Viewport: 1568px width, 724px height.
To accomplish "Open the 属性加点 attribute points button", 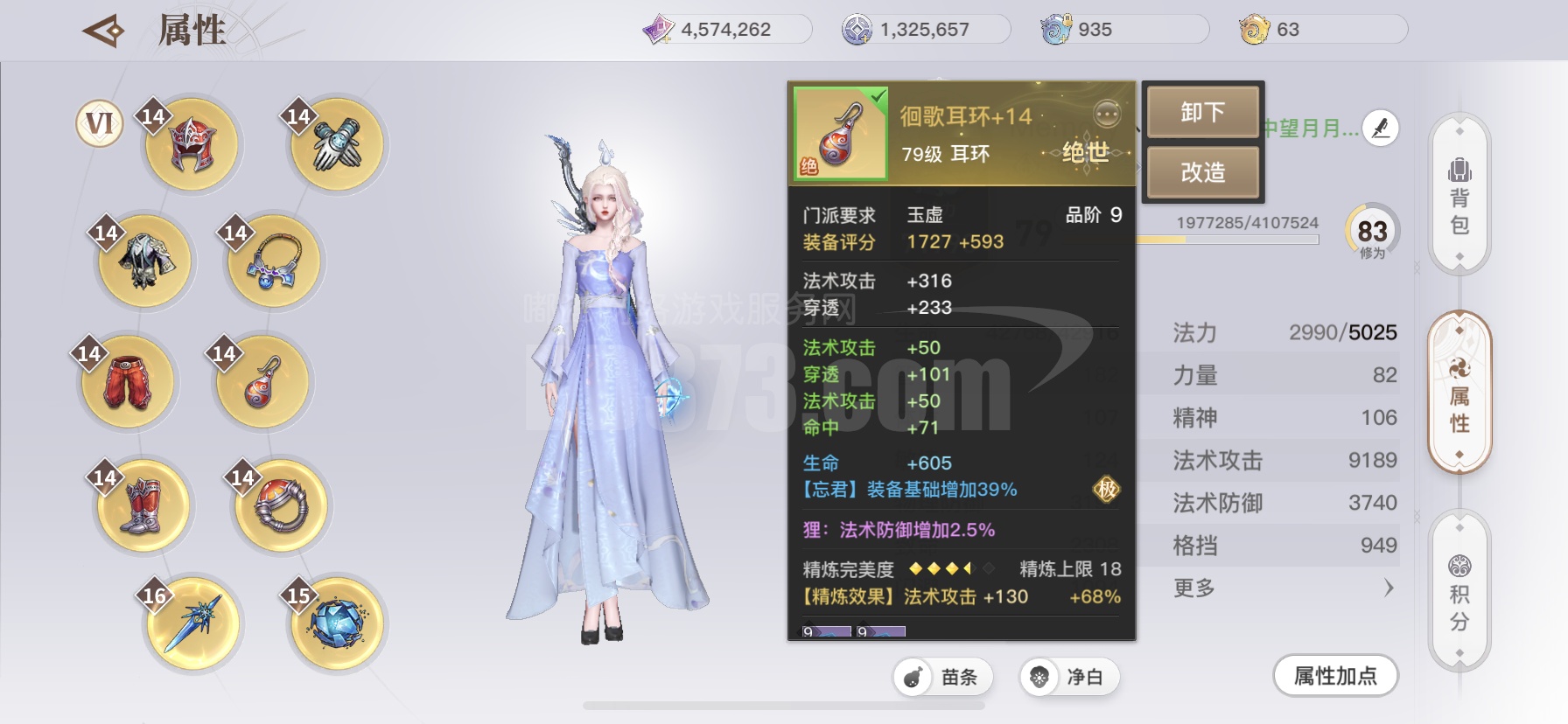I will coord(1335,676).
